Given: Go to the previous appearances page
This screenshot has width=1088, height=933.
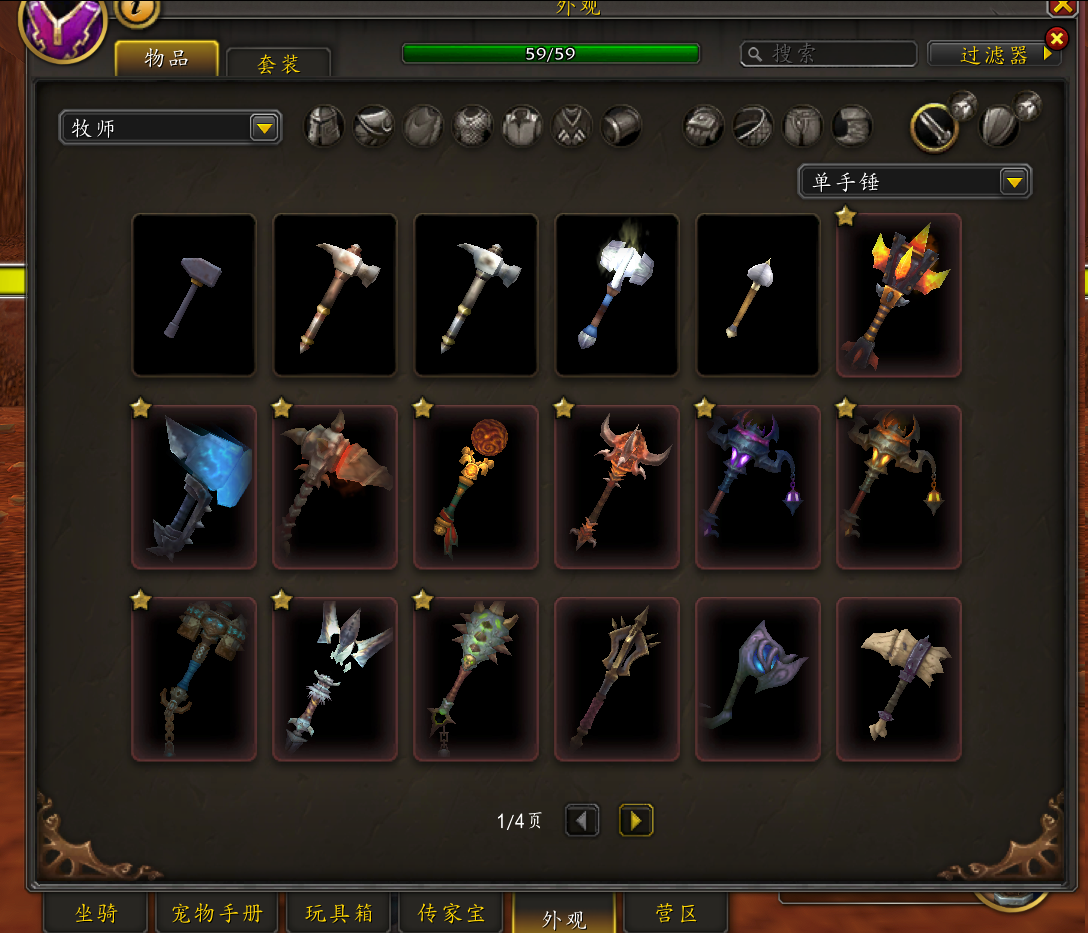Looking at the screenshot, I should coord(582,821).
